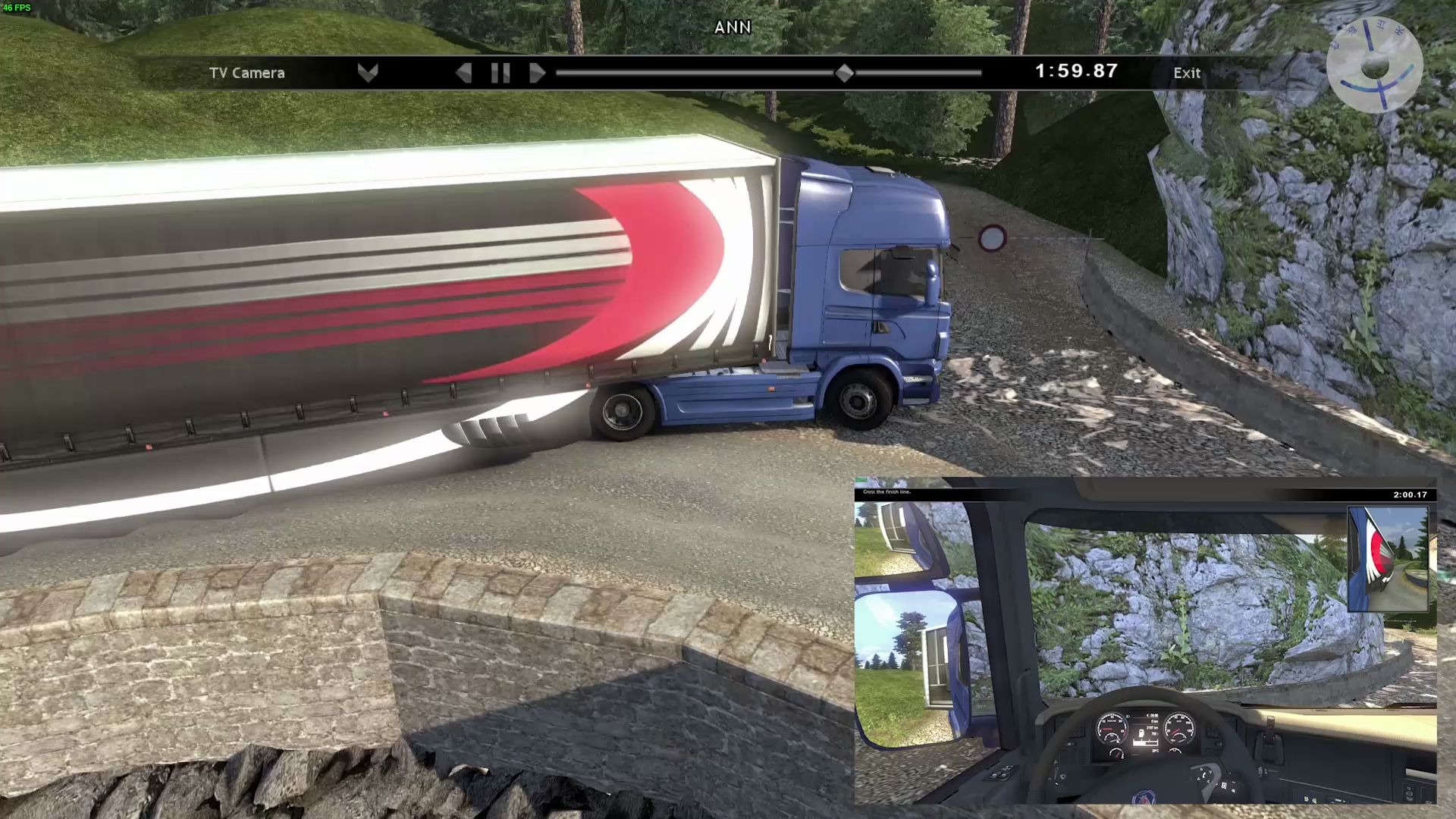
Task: Fast-forward the replay with the right arrow
Action: point(537,73)
